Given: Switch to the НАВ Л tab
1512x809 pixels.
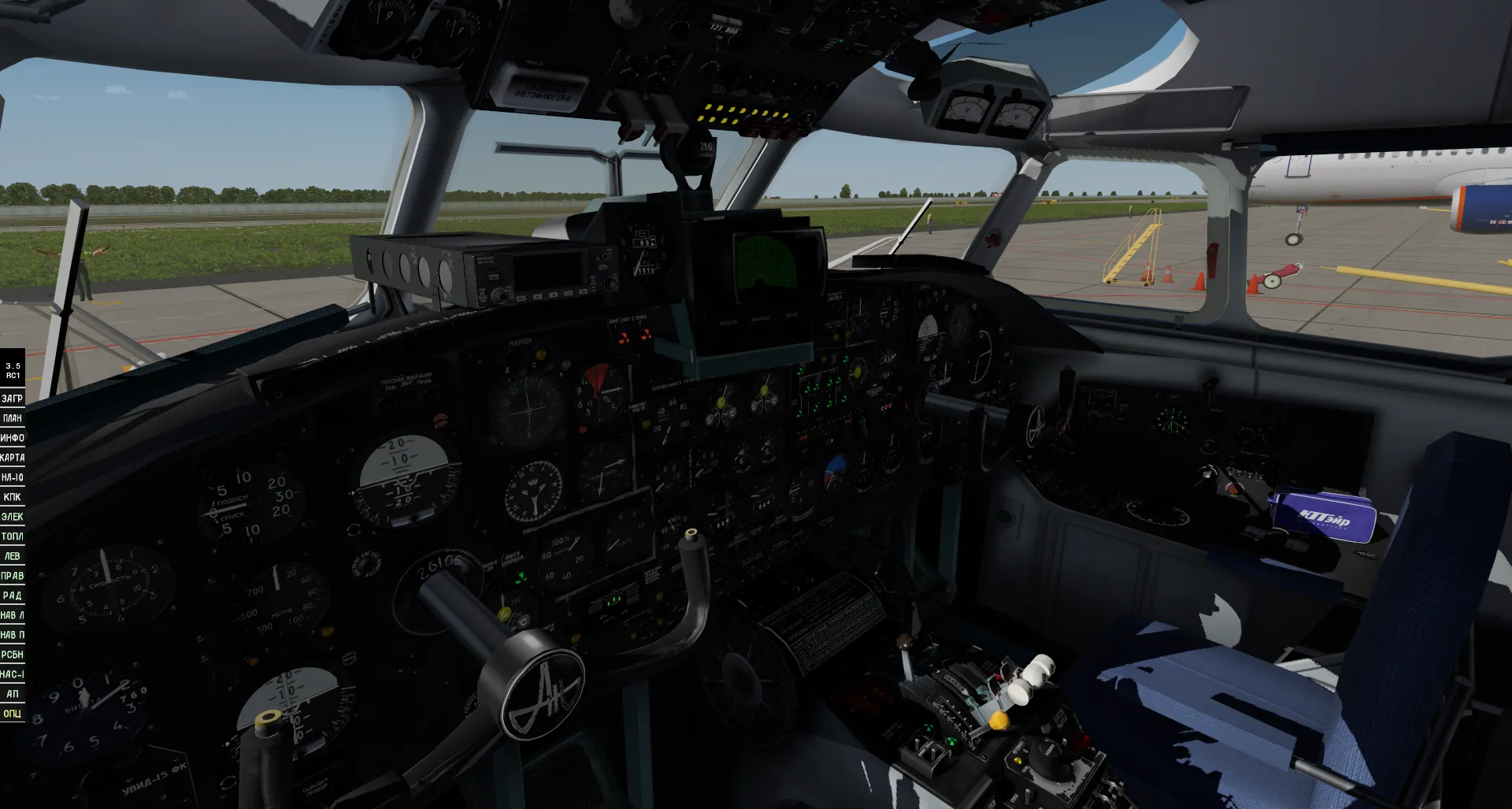Looking at the screenshot, I should (13, 614).
